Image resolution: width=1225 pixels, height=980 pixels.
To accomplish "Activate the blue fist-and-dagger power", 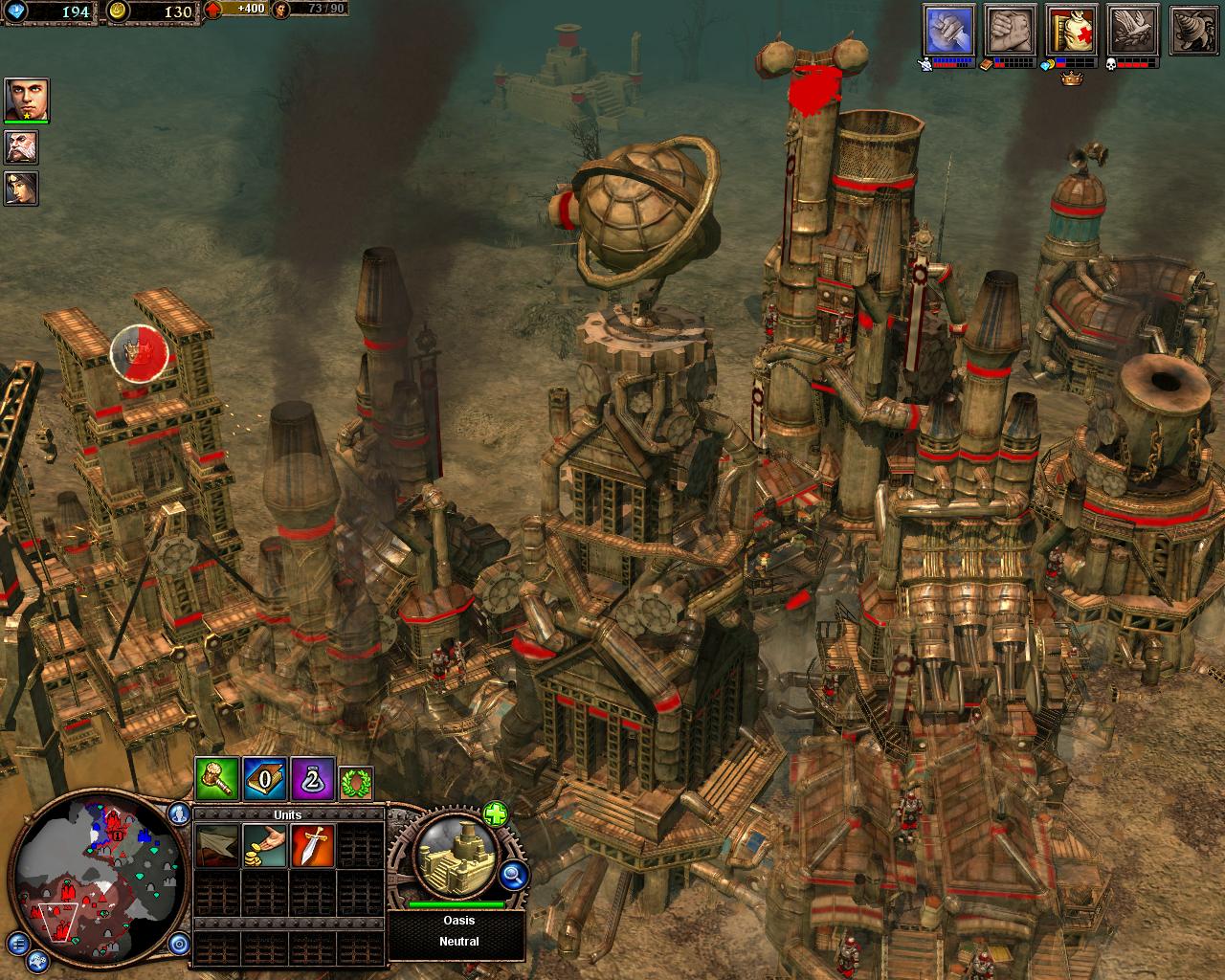I will point(948,31).
